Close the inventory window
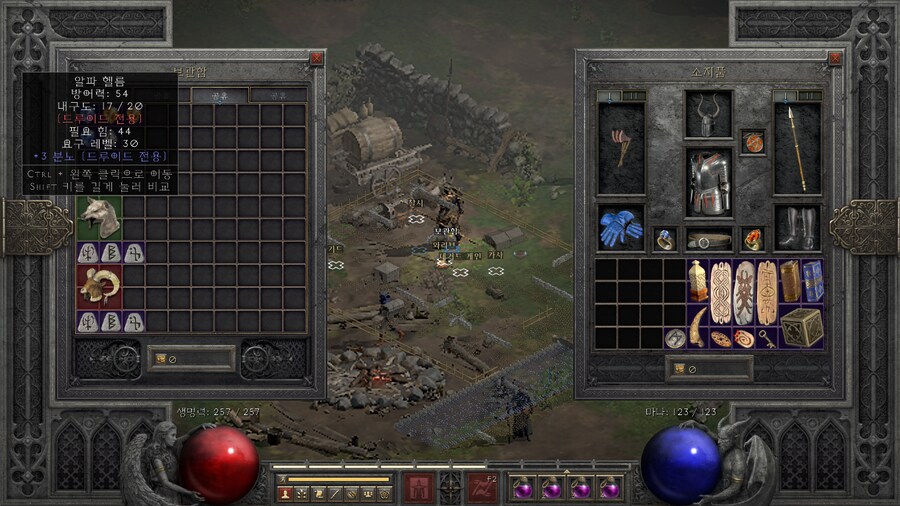Image resolution: width=900 pixels, height=506 pixels. [835, 58]
